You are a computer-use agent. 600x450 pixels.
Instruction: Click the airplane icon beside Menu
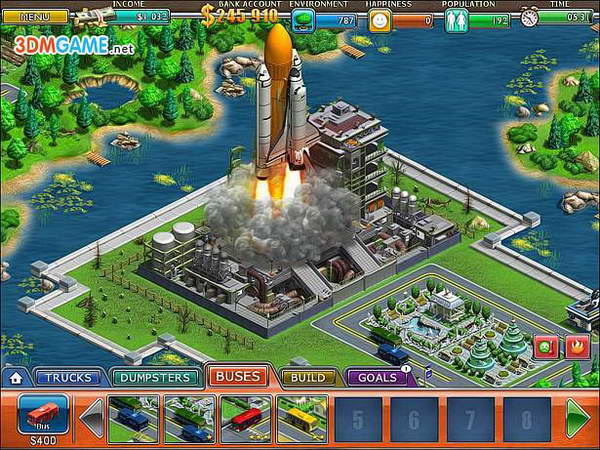(92, 16)
